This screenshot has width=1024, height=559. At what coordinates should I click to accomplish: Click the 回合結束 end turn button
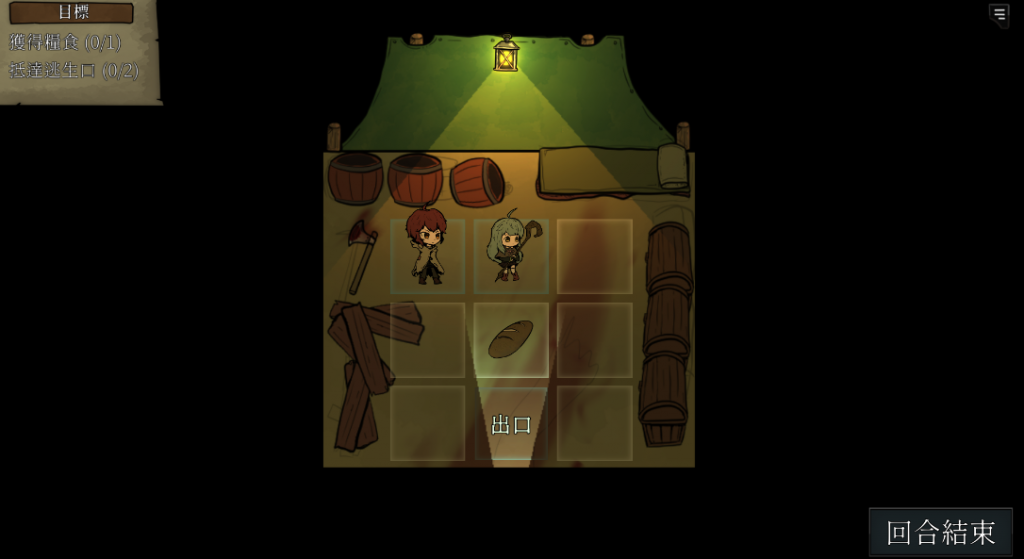[x=940, y=532]
